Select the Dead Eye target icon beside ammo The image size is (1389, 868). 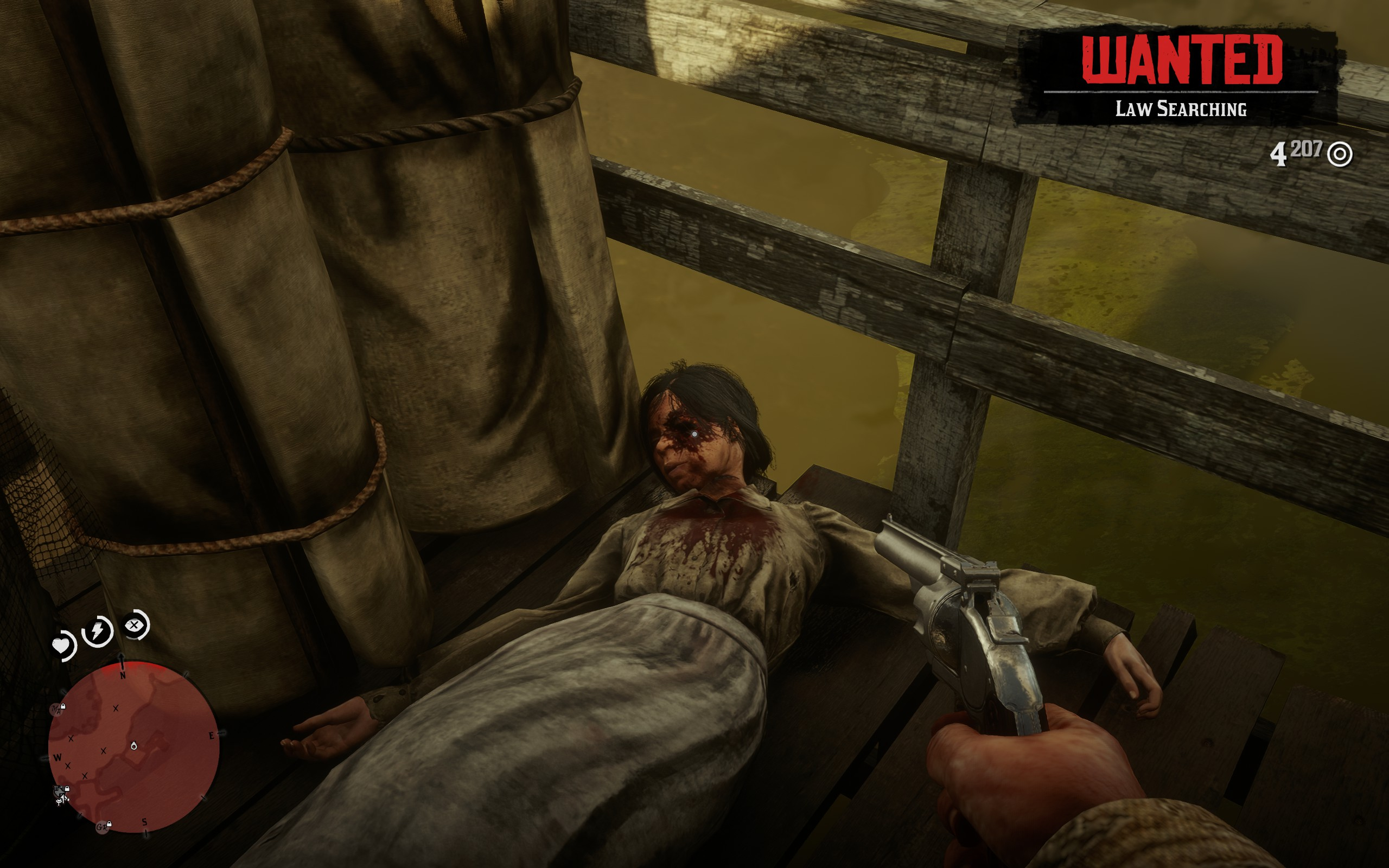[x=1340, y=155]
